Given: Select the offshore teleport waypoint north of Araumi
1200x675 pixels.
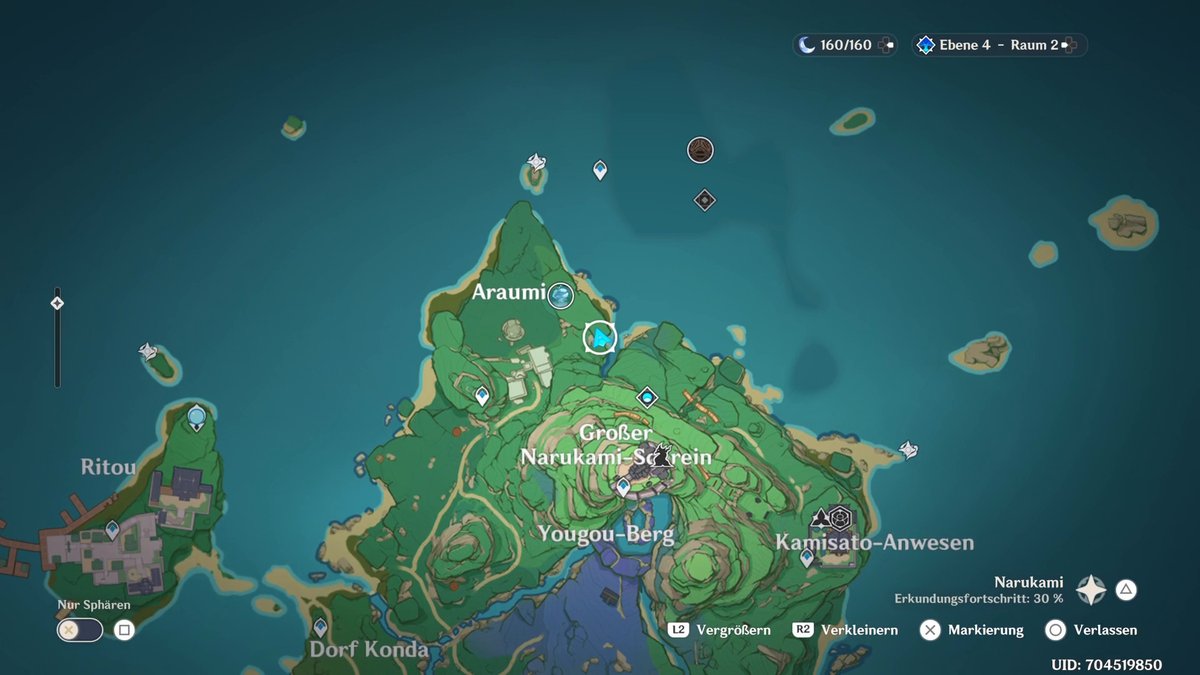Looking at the screenshot, I should (600, 170).
